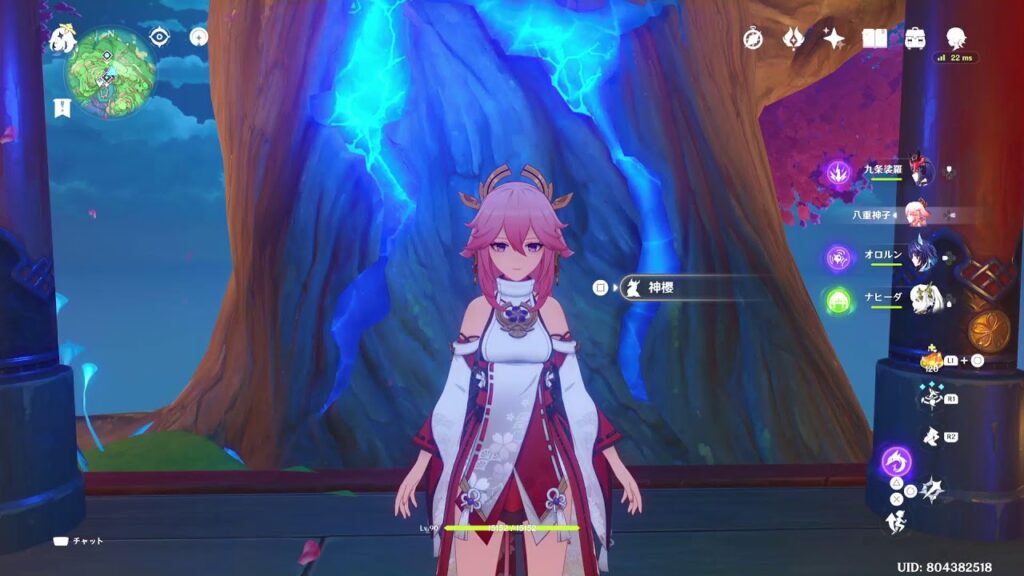Open the adventurer compass icon

(x=753, y=38)
